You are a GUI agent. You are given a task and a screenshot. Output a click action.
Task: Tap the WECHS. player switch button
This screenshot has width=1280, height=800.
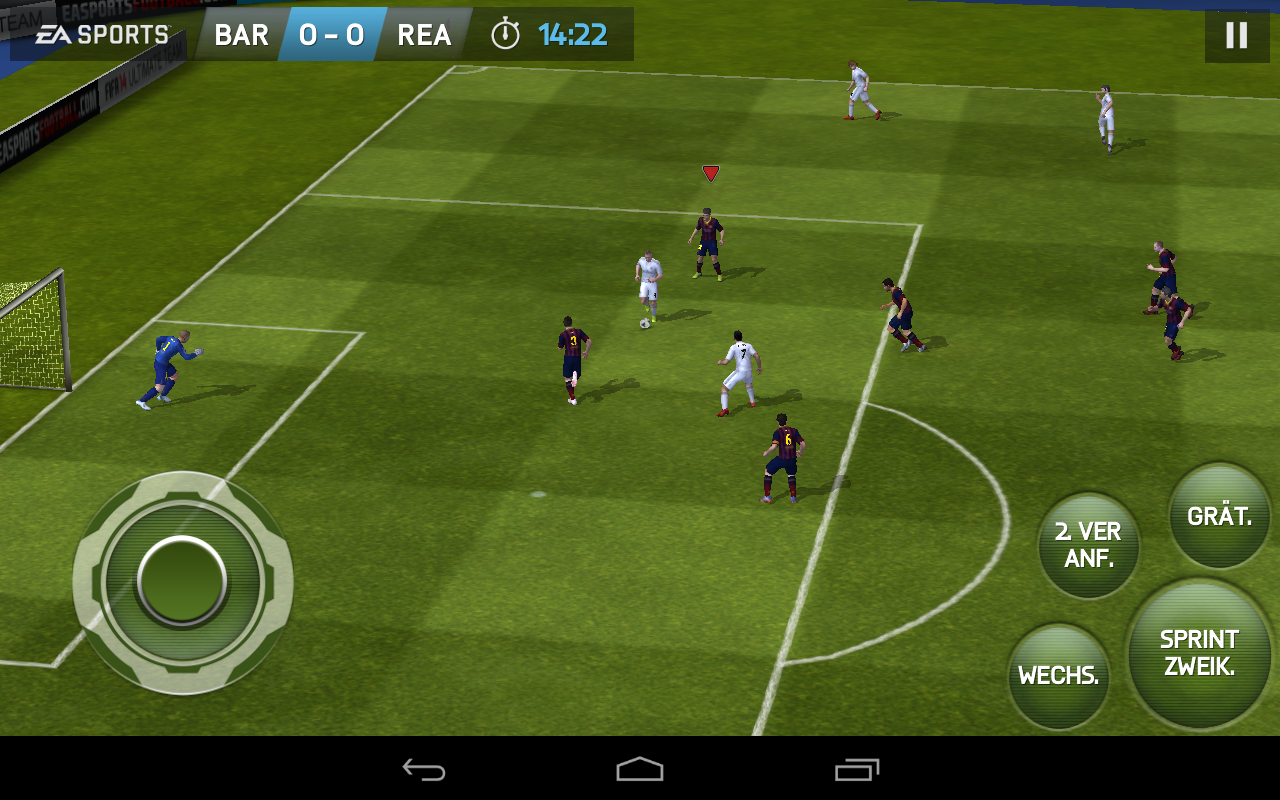[1058, 675]
